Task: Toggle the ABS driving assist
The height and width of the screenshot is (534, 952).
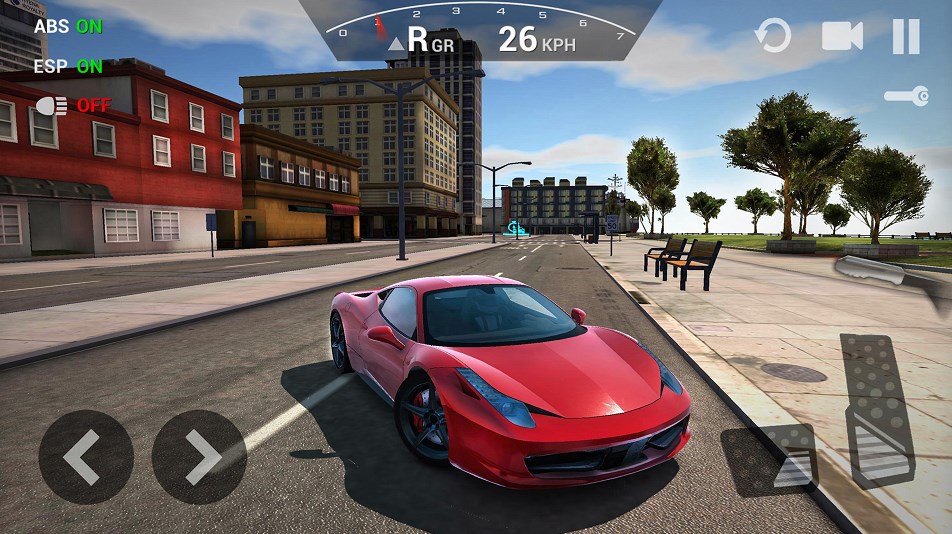Action: click(68, 27)
